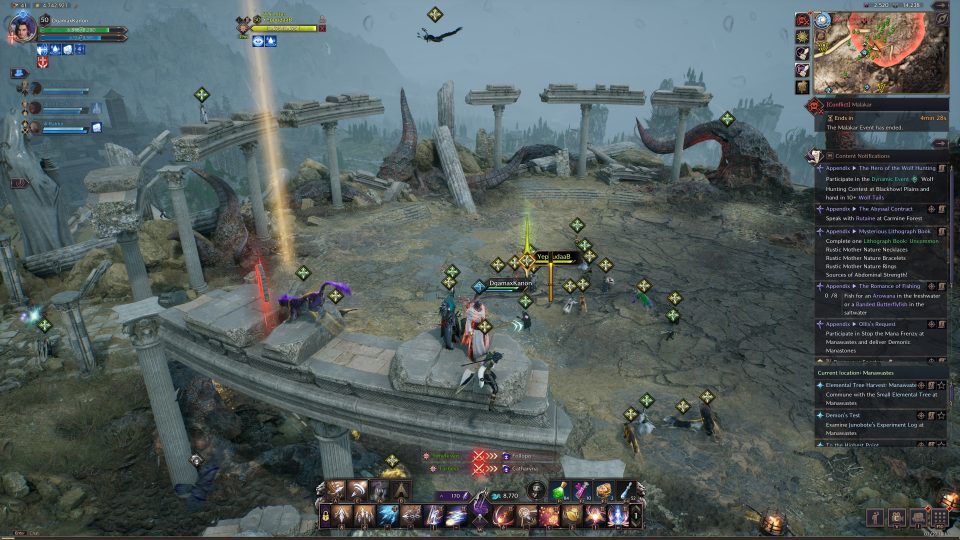Select the green potion quick slot
Image resolution: width=960 pixels, height=540 pixels.
[x=563, y=489]
